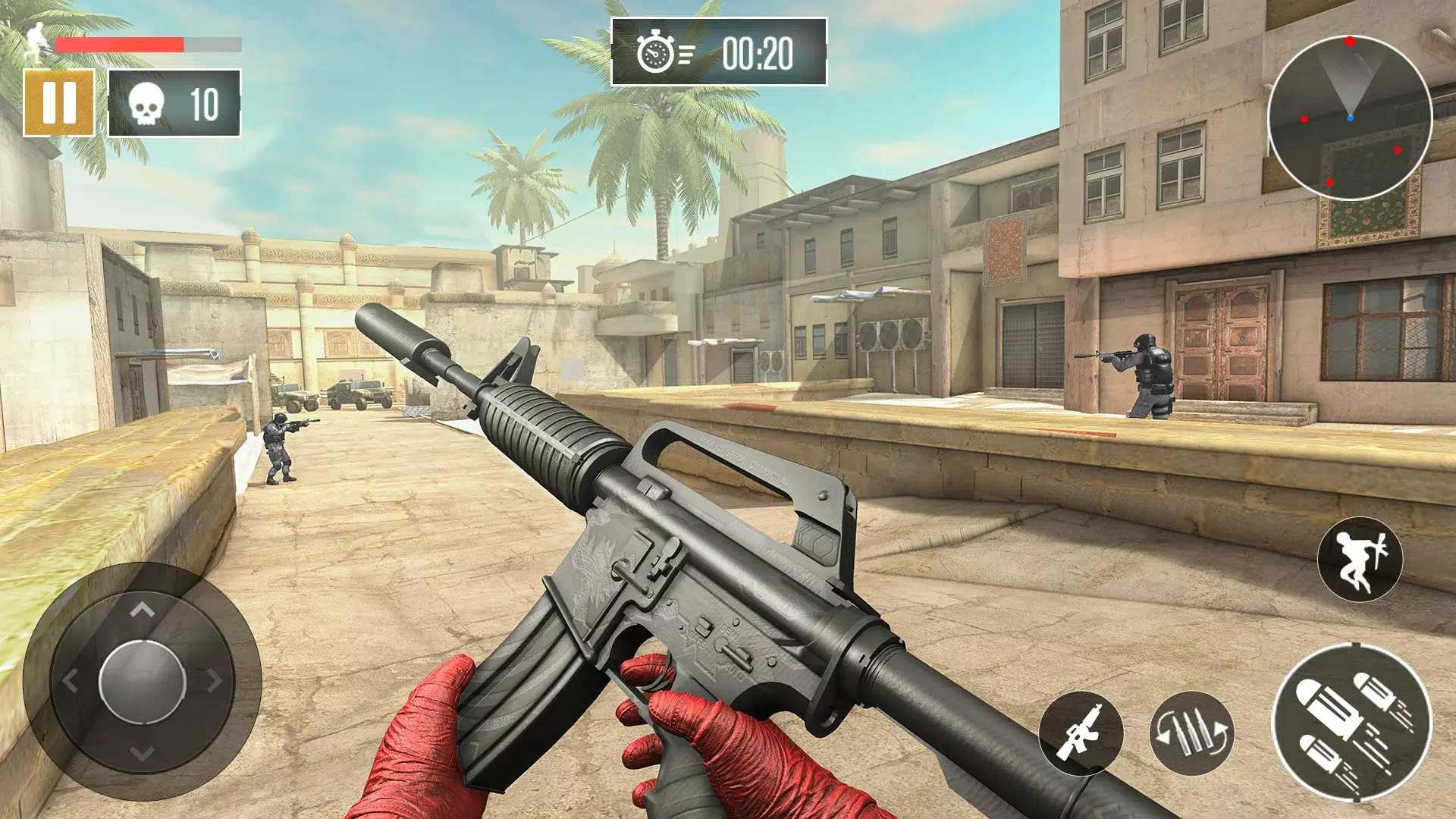Tap the circular radar minimap
The width and height of the screenshot is (1456, 819).
[x=1350, y=118]
